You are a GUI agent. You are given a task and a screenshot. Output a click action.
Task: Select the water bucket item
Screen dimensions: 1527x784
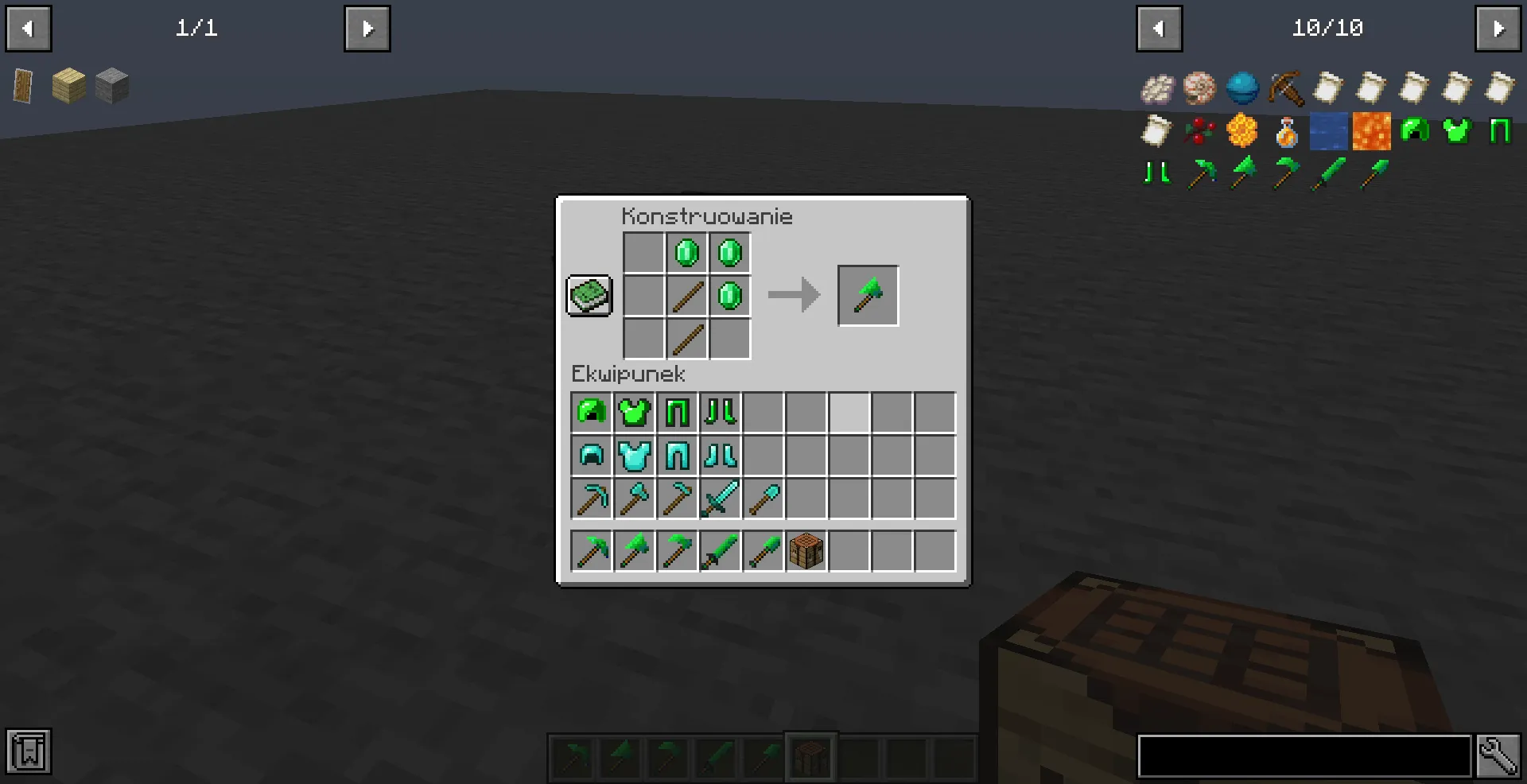(1327, 131)
